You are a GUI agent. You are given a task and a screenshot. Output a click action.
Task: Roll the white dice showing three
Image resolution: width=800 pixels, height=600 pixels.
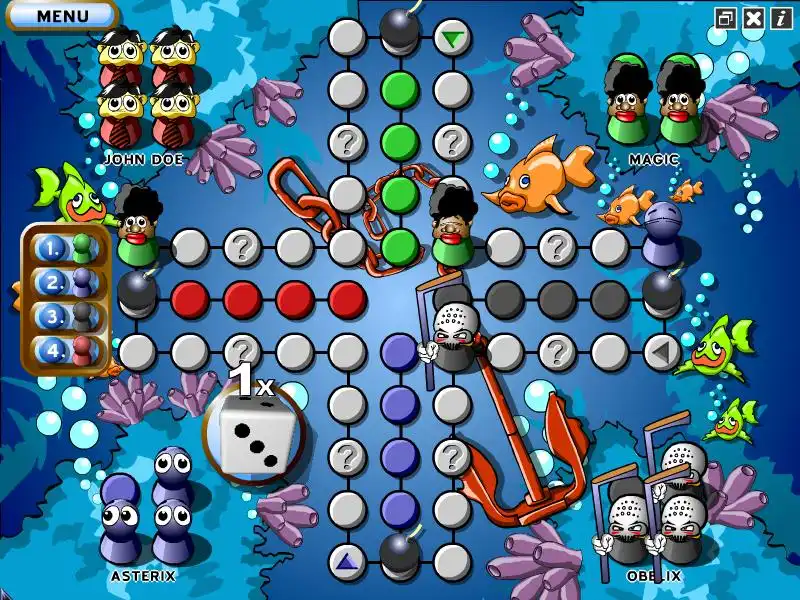coord(252,435)
